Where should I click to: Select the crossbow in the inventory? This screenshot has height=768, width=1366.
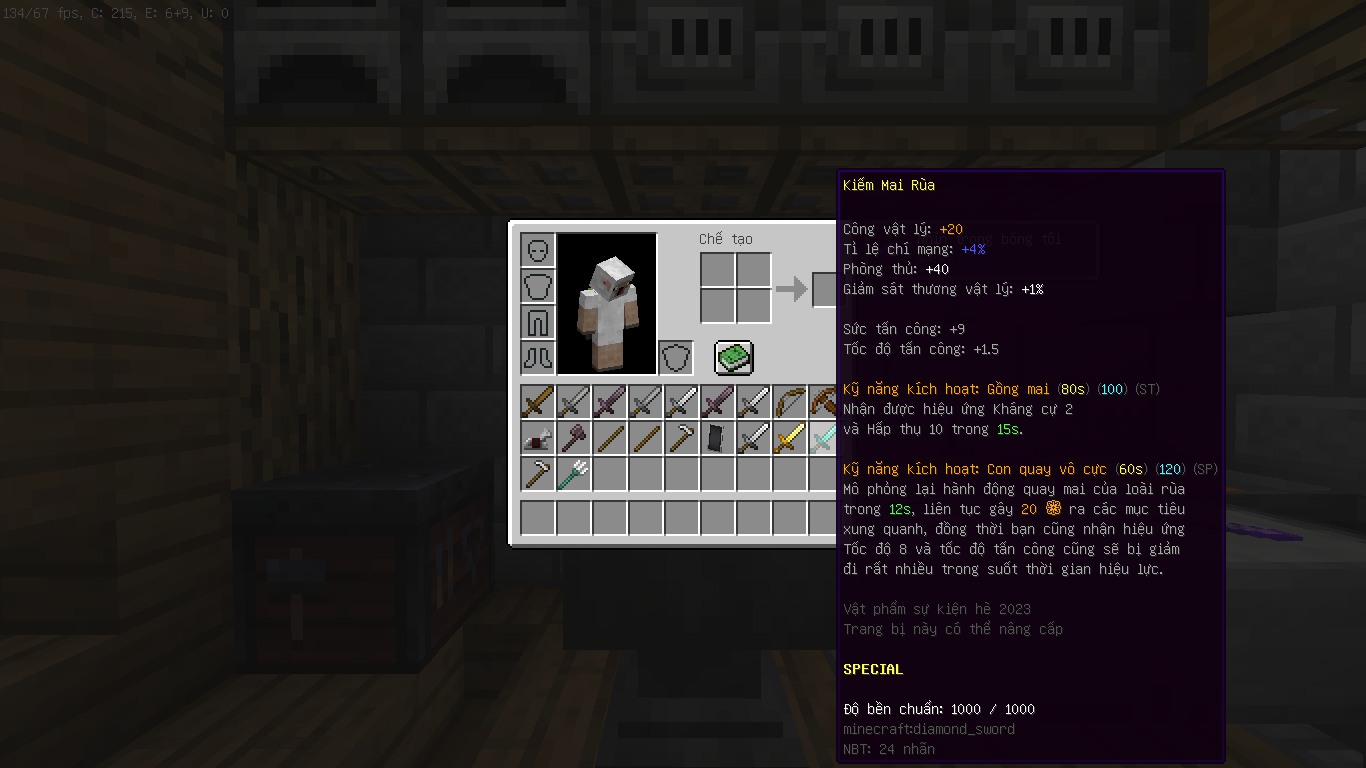[x=823, y=402]
